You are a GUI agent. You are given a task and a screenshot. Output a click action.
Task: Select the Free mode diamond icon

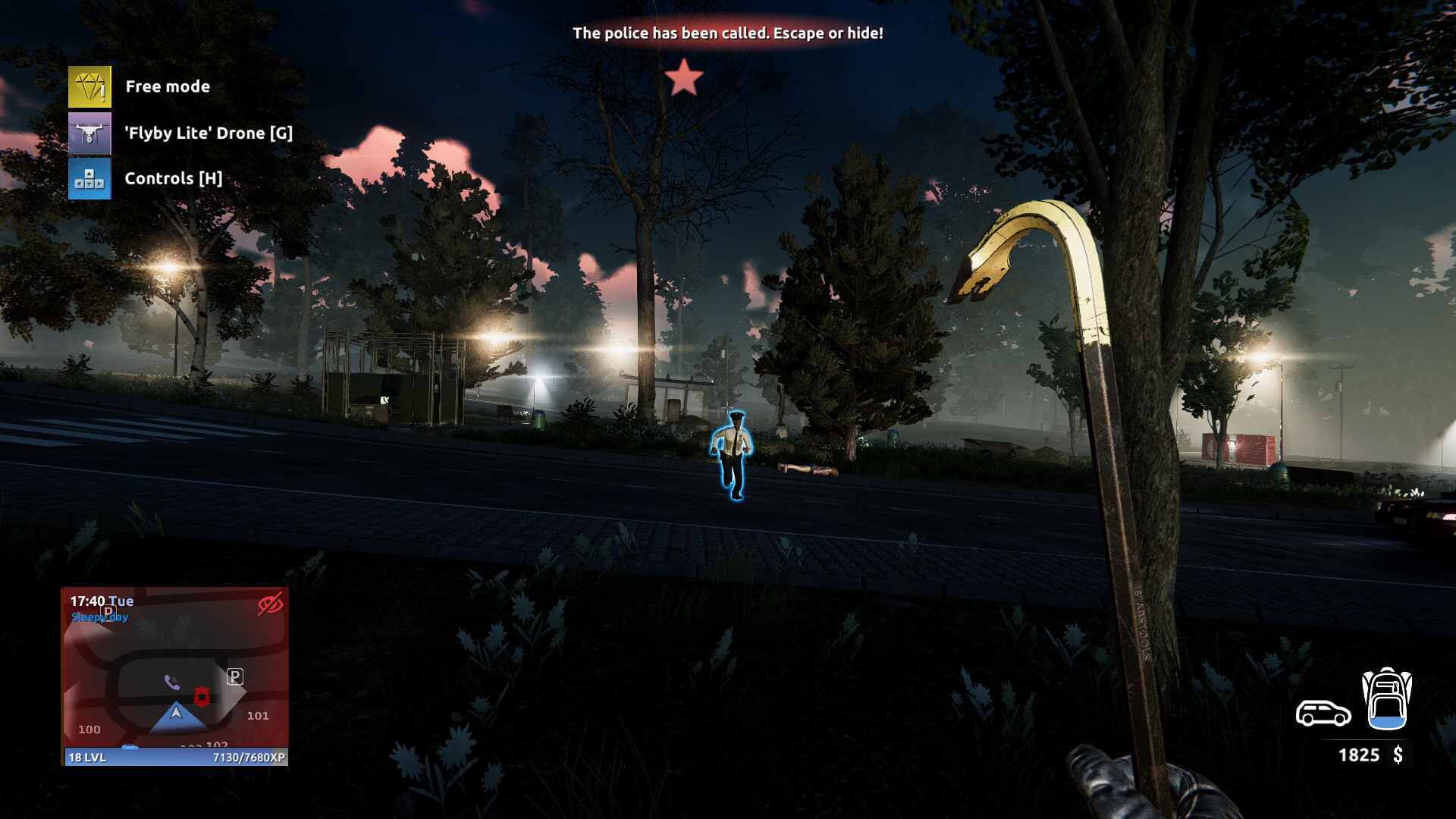(89, 86)
